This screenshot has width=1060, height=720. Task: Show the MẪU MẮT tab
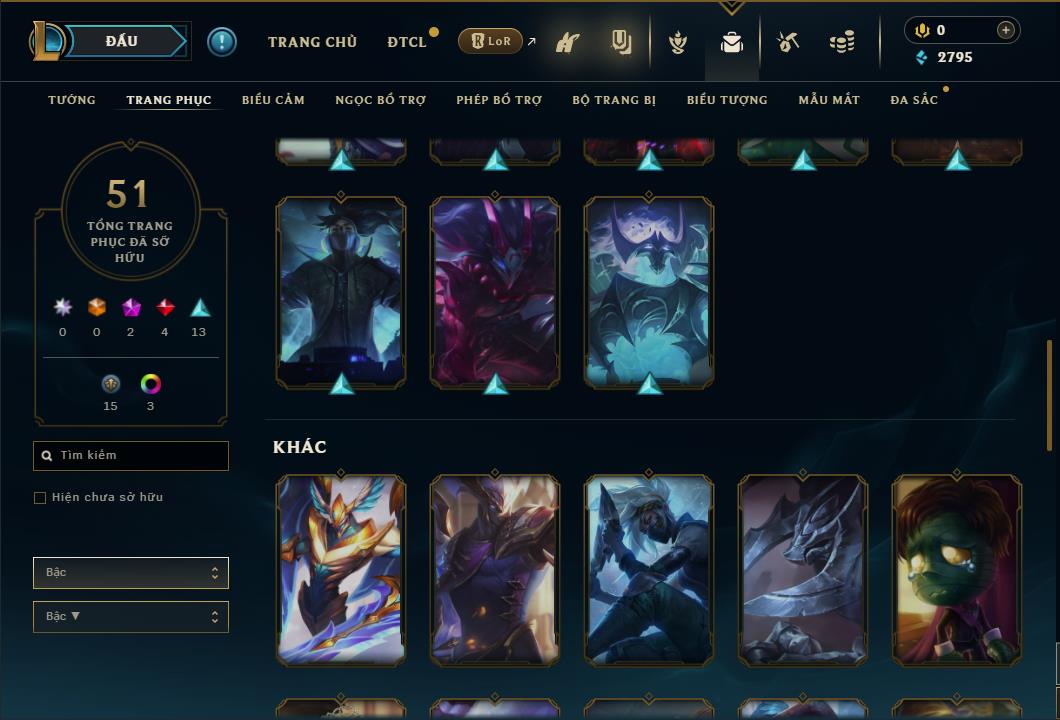829,100
